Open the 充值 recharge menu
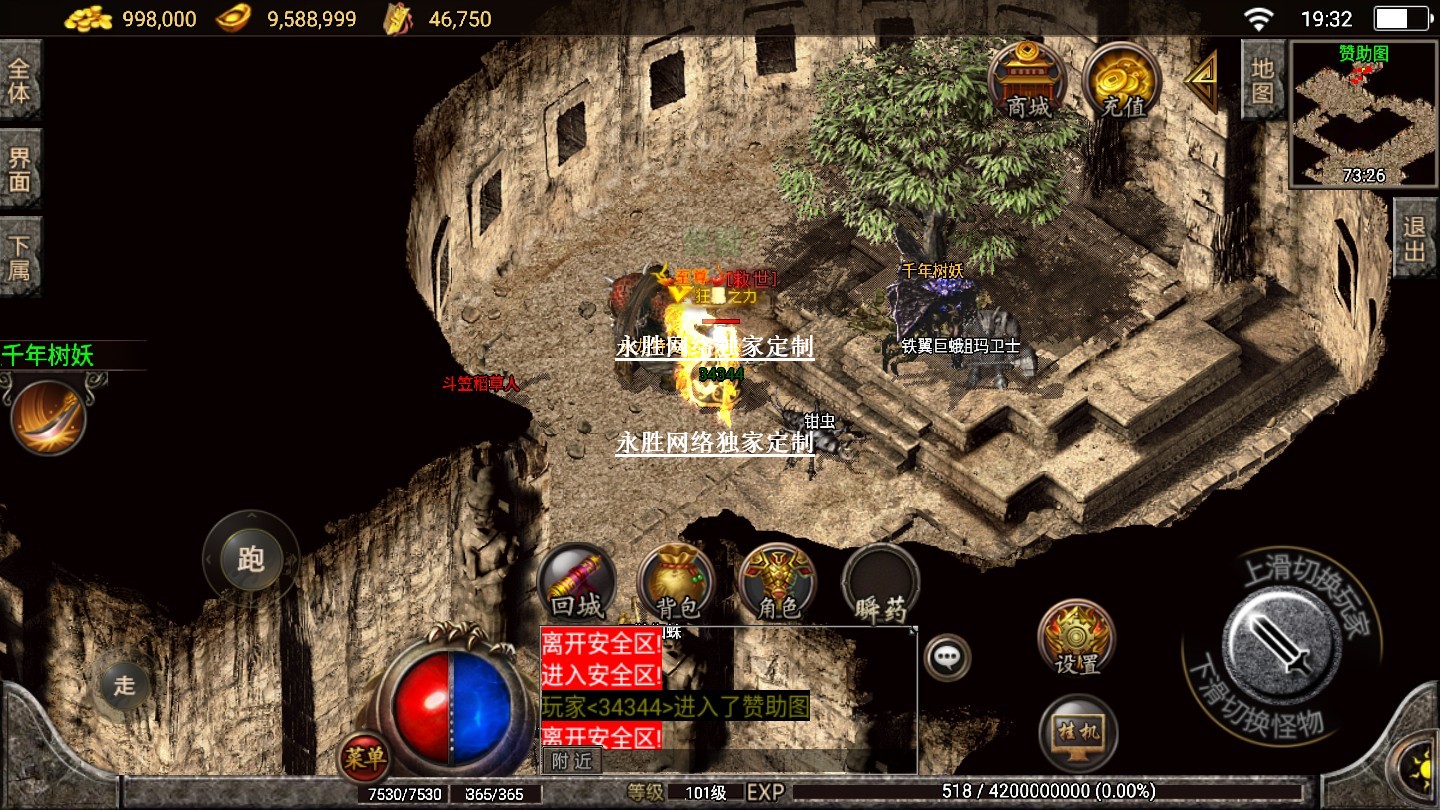Viewport: 1440px width, 810px height. pos(1121,79)
